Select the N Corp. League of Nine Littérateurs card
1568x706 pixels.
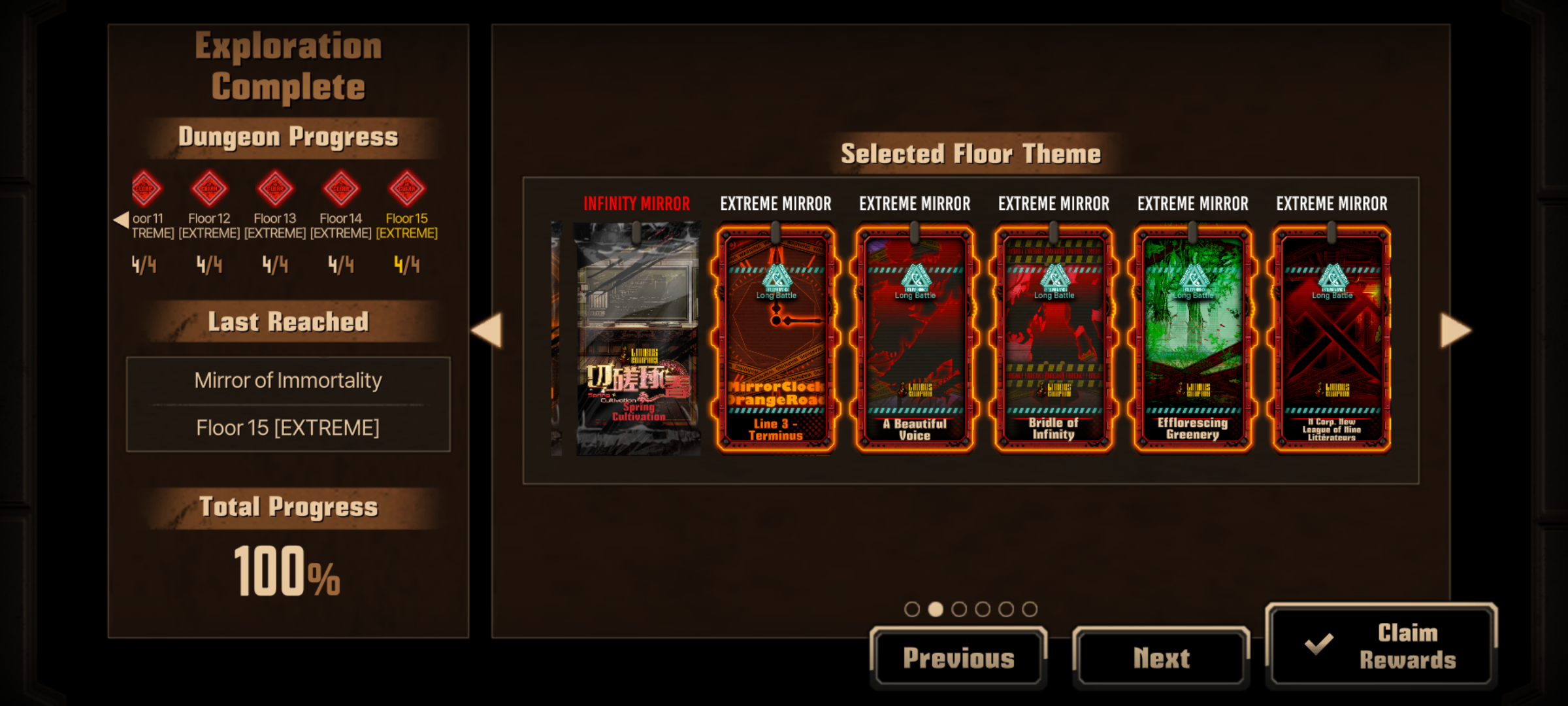[x=1331, y=339]
